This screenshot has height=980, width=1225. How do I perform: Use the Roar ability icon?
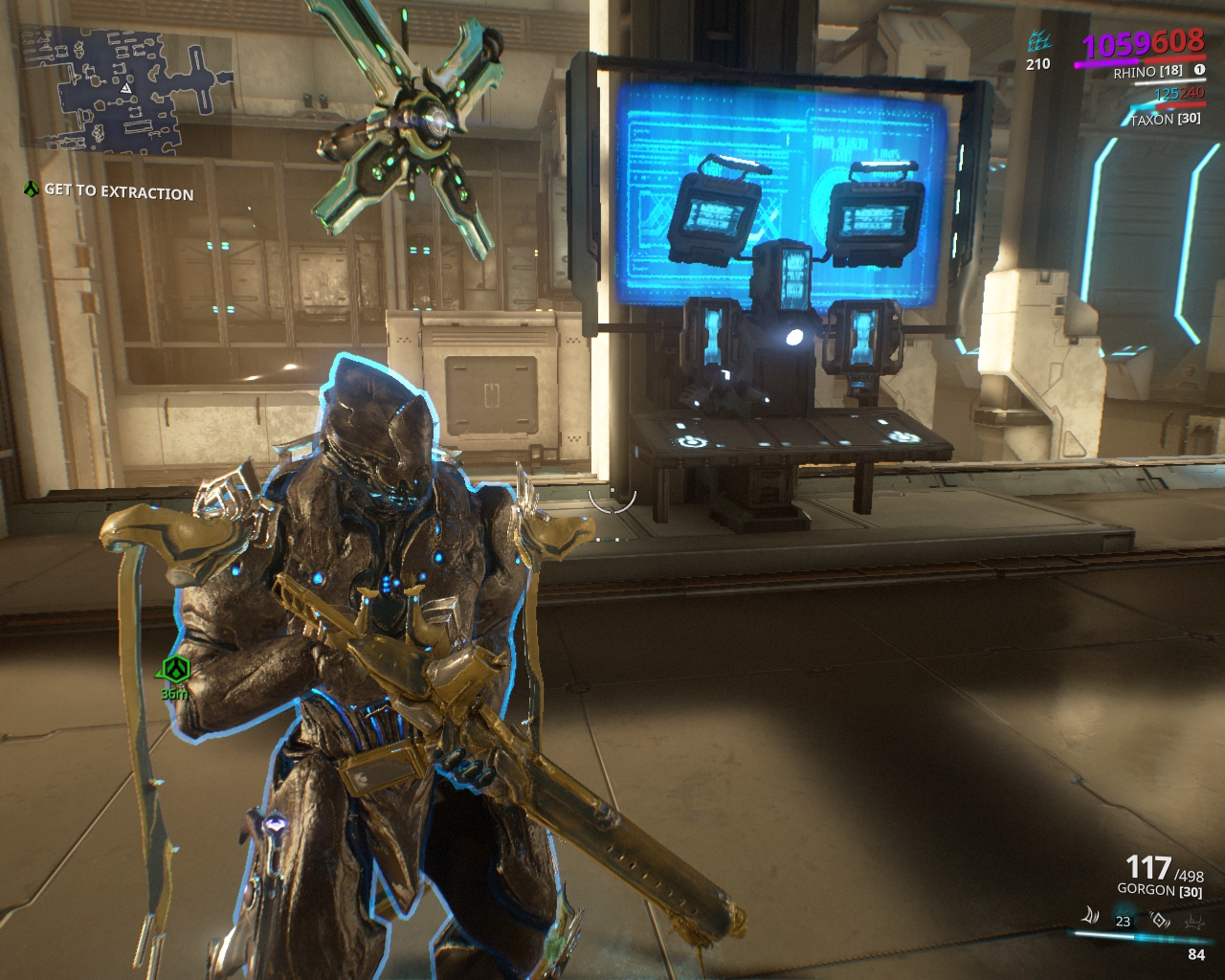coord(1160,920)
